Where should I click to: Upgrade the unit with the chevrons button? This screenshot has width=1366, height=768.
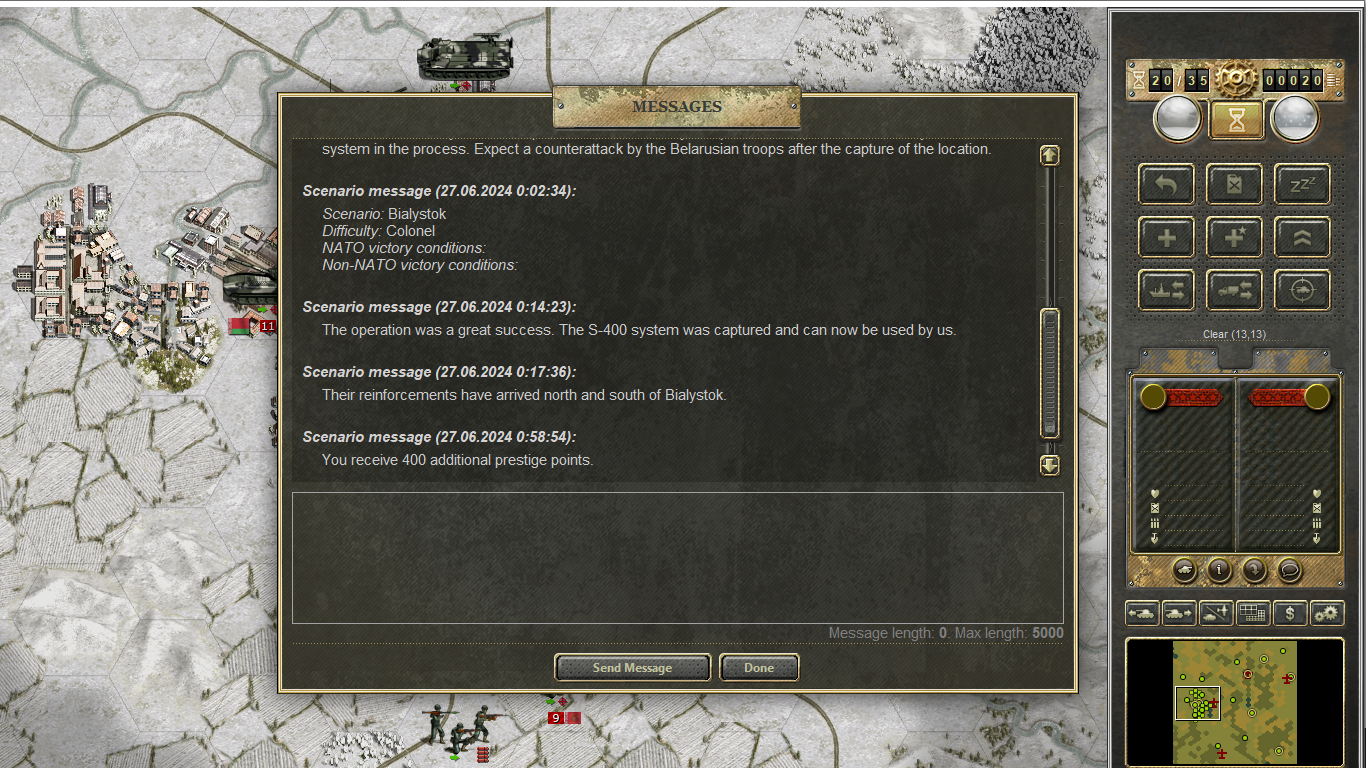pos(1302,238)
